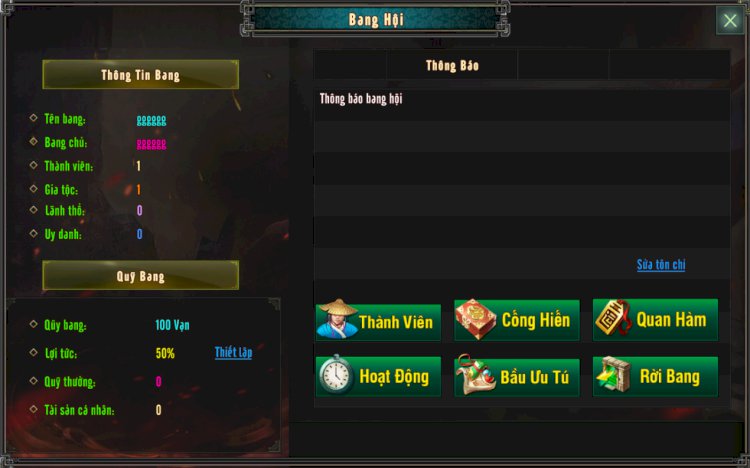Open the Quan Hàm rank menu
The width and height of the screenshot is (750, 468).
click(x=655, y=320)
